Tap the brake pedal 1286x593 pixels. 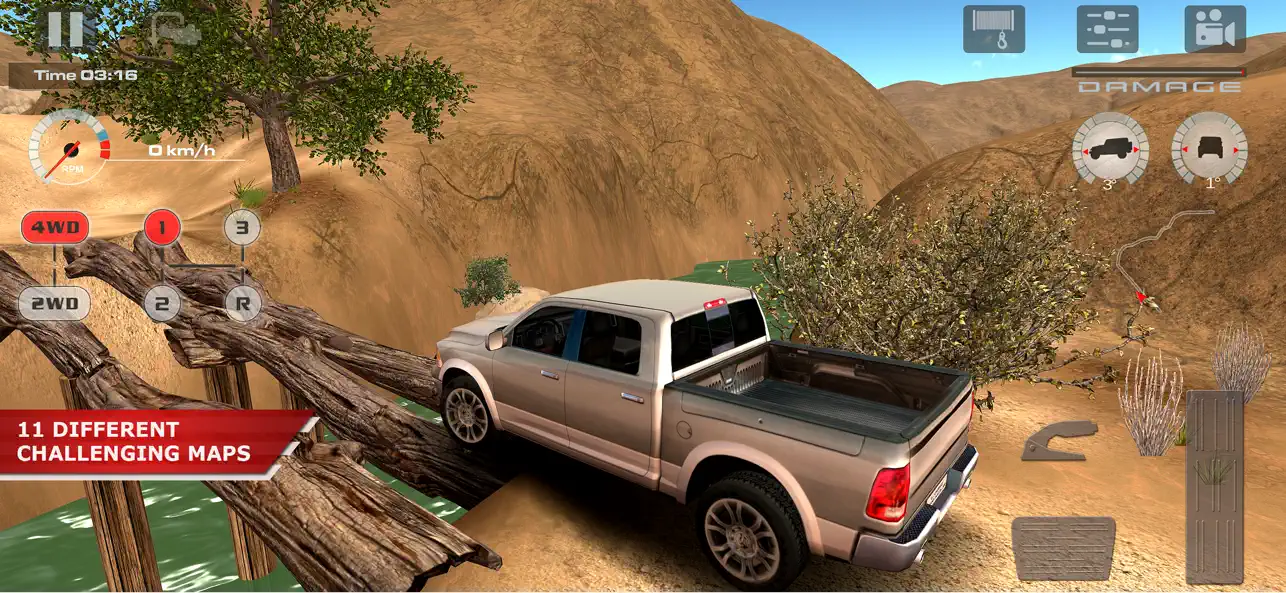1062,548
